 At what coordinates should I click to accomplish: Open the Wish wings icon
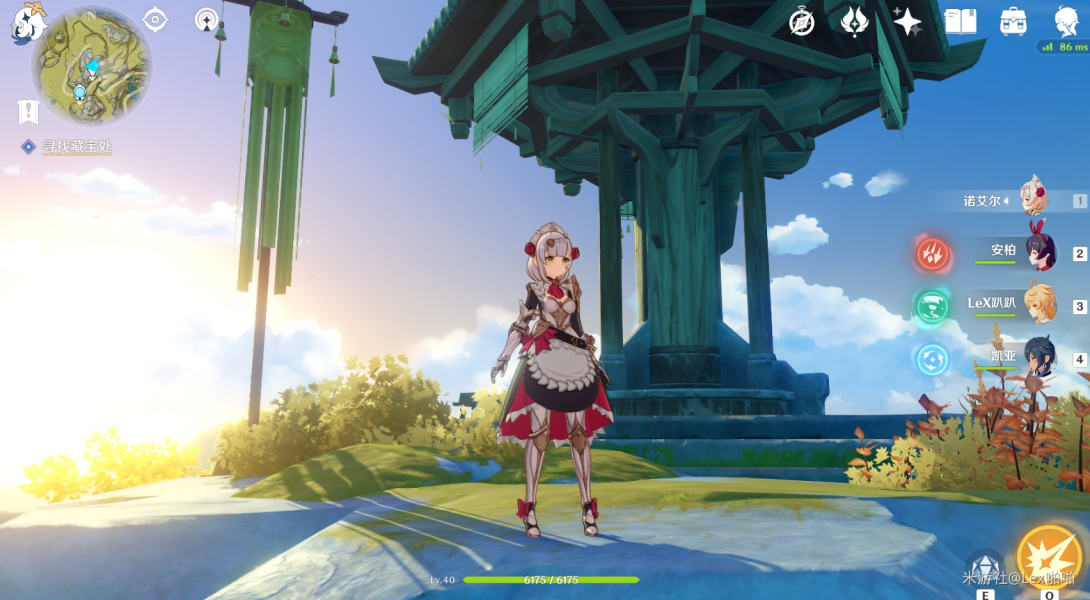pos(854,22)
